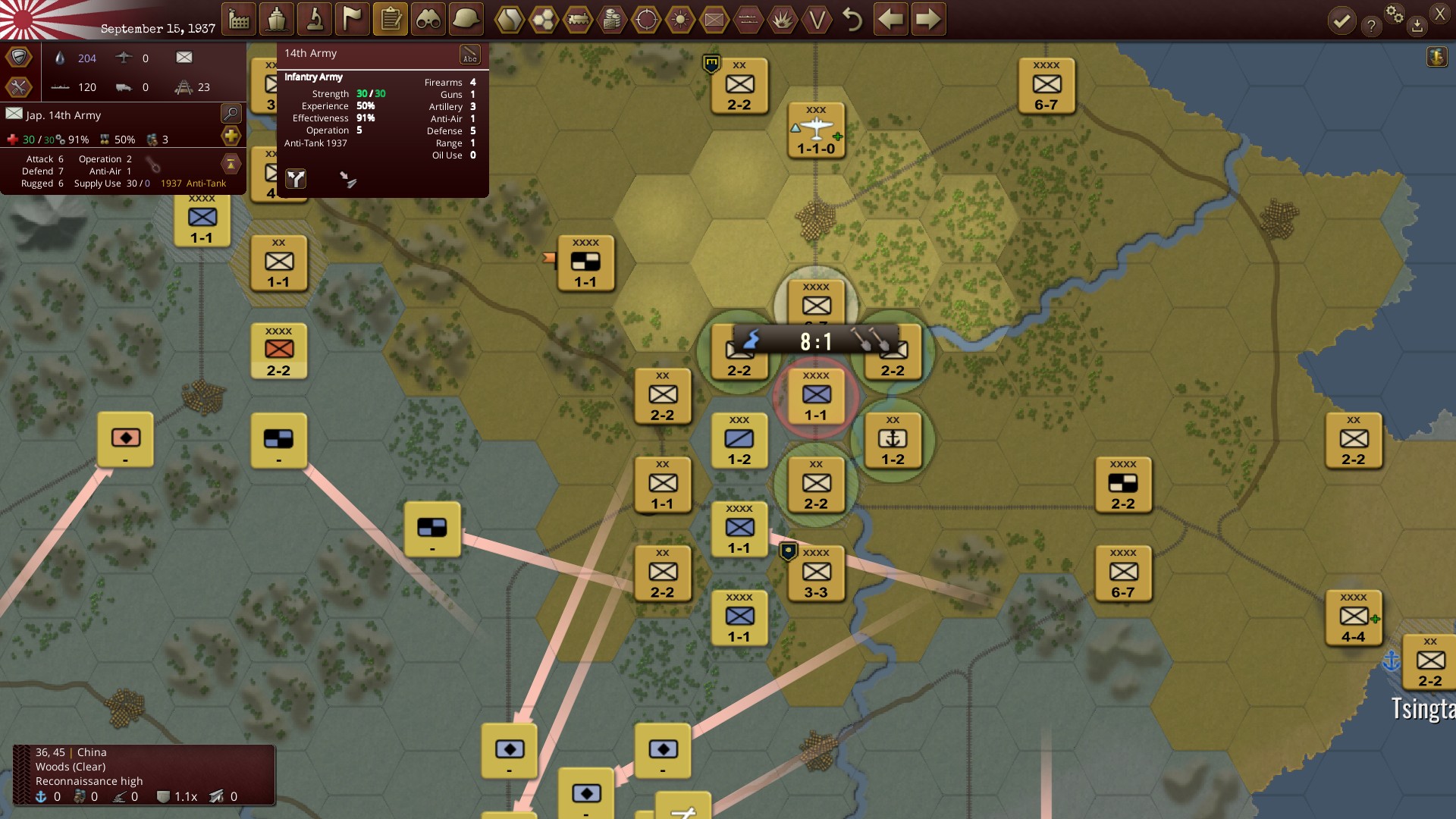Open the factory production screen
1456x819 pixels.
tap(239, 20)
